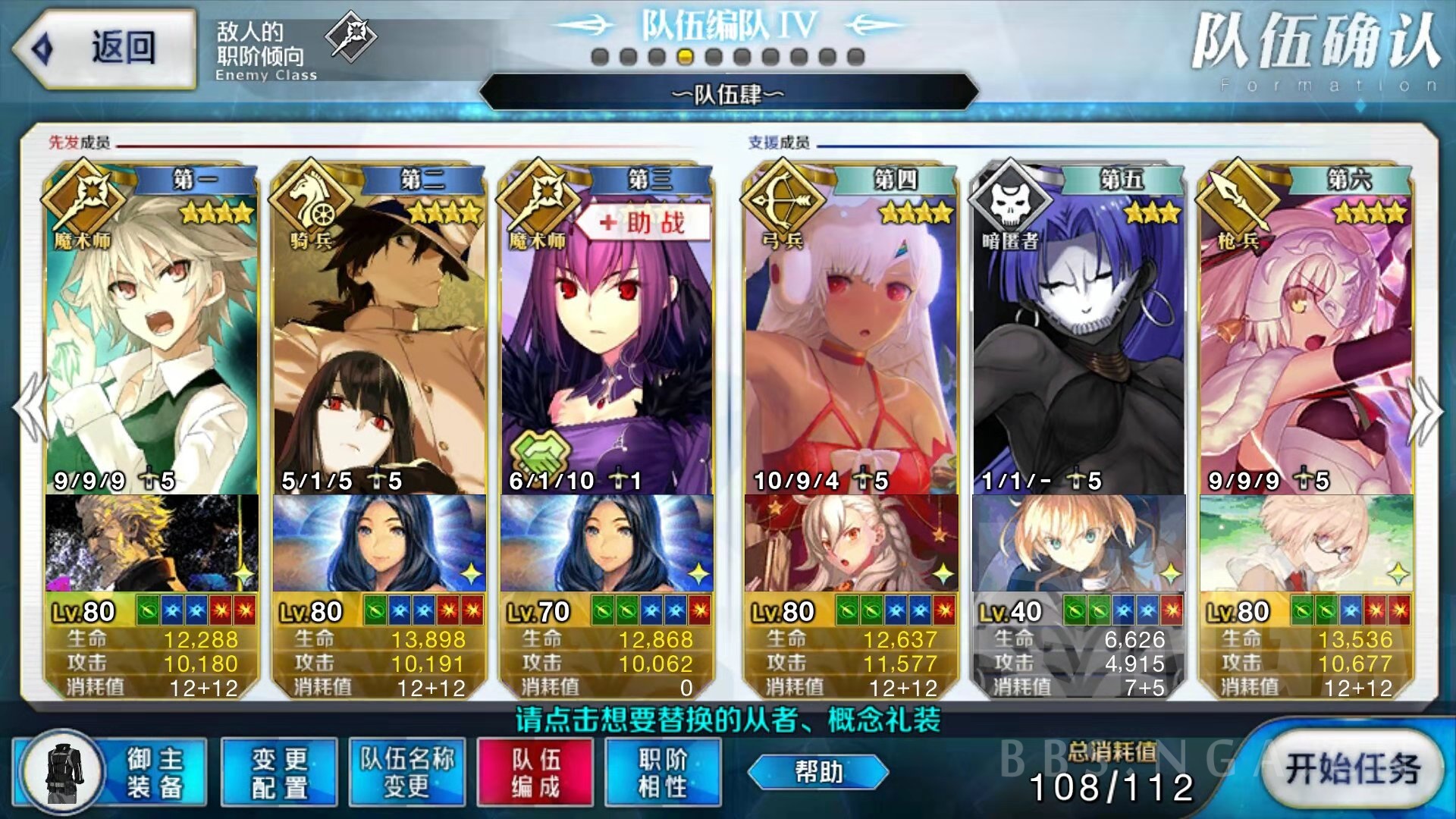The width and height of the screenshot is (1456, 819).
Task: Change the Archer's red craft essence
Action: (851, 543)
